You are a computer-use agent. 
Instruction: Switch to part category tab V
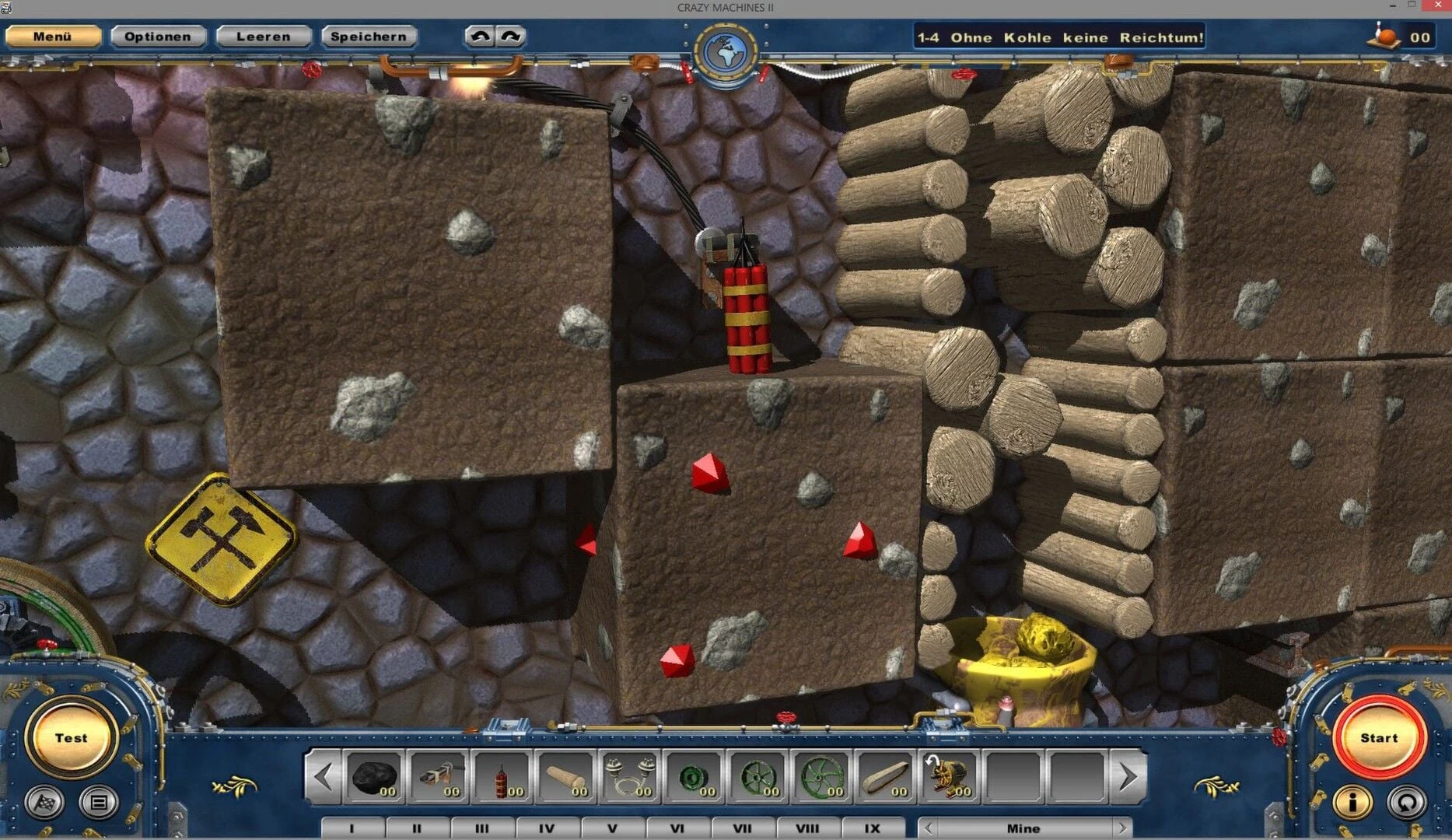tap(612, 828)
